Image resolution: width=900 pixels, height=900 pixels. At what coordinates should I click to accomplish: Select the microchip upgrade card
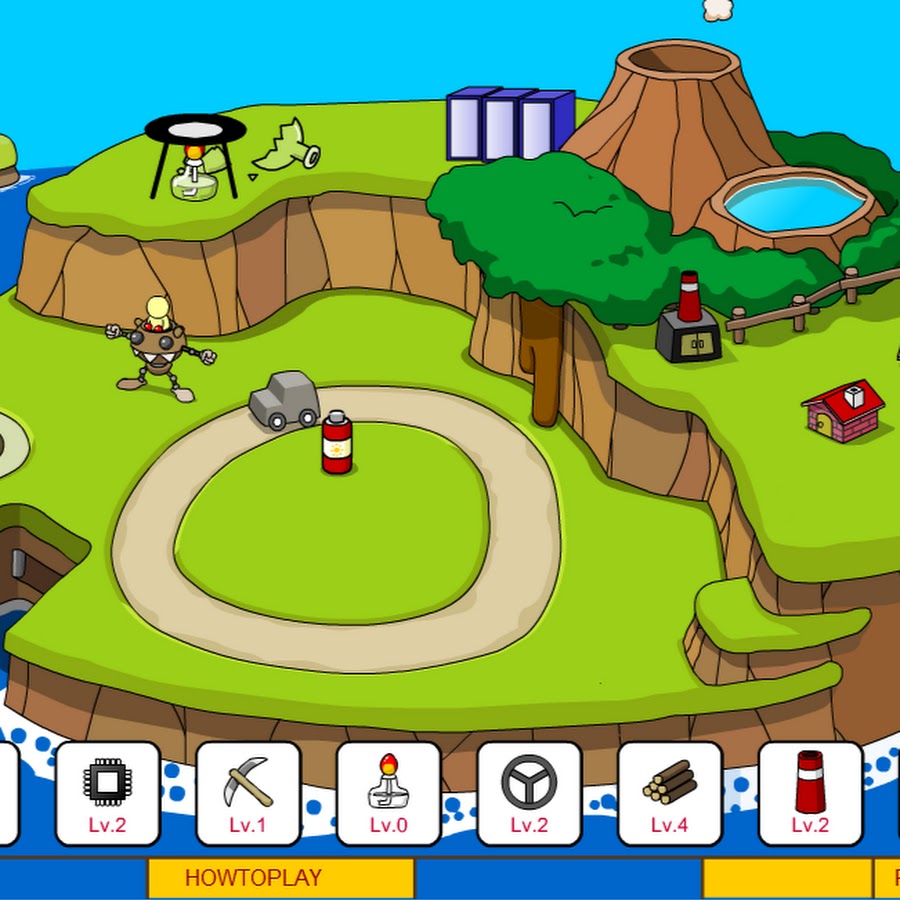click(107, 793)
